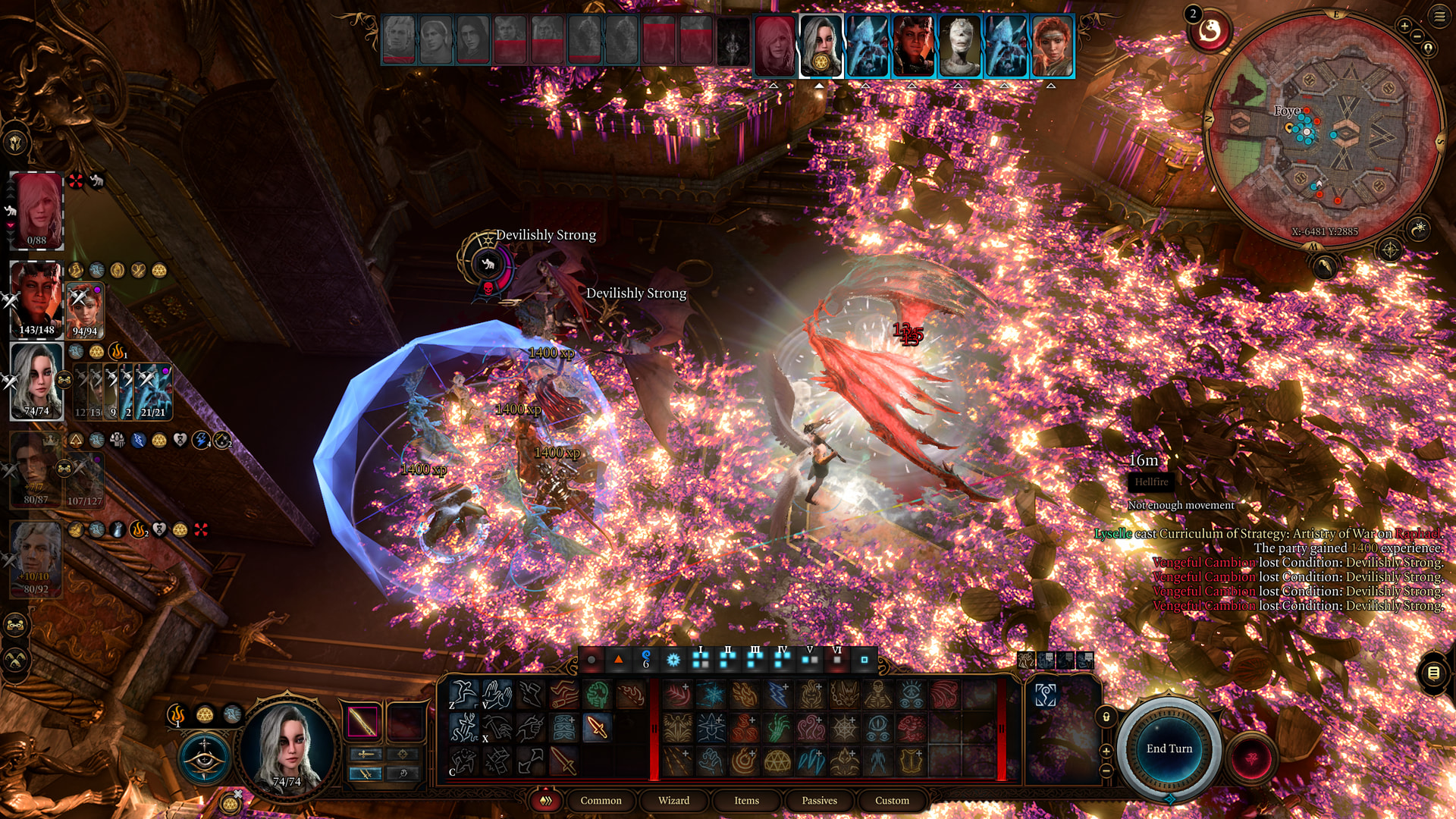Zoom out the minimap
The height and width of the screenshot is (819, 1456).
(x=1417, y=36)
